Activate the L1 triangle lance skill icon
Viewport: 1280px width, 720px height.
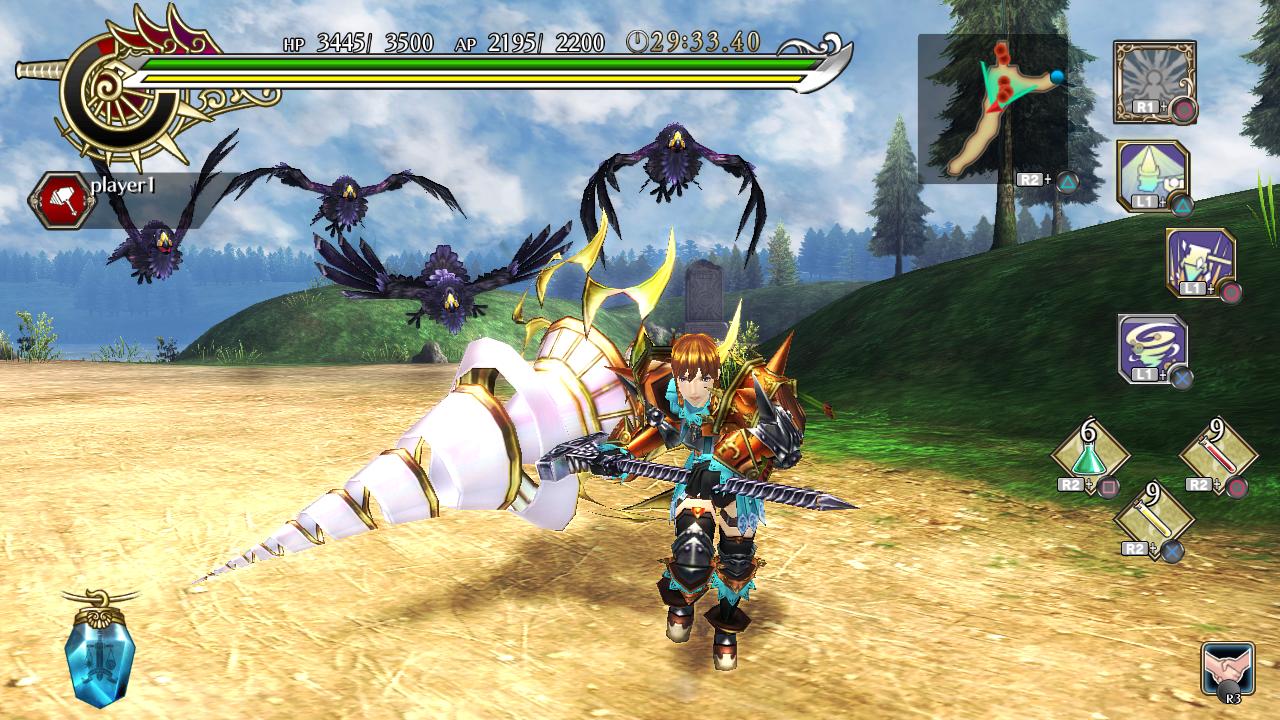click(x=1152, y=170)
